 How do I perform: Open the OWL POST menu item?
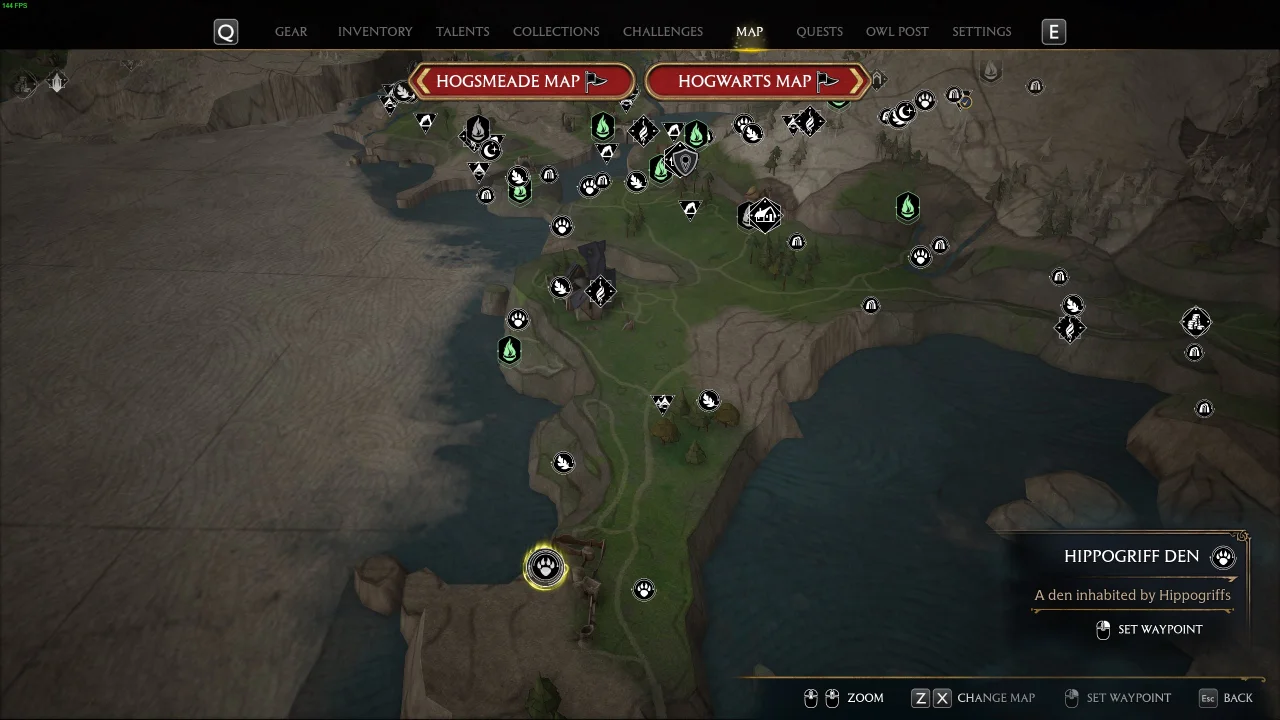point(897,31)
